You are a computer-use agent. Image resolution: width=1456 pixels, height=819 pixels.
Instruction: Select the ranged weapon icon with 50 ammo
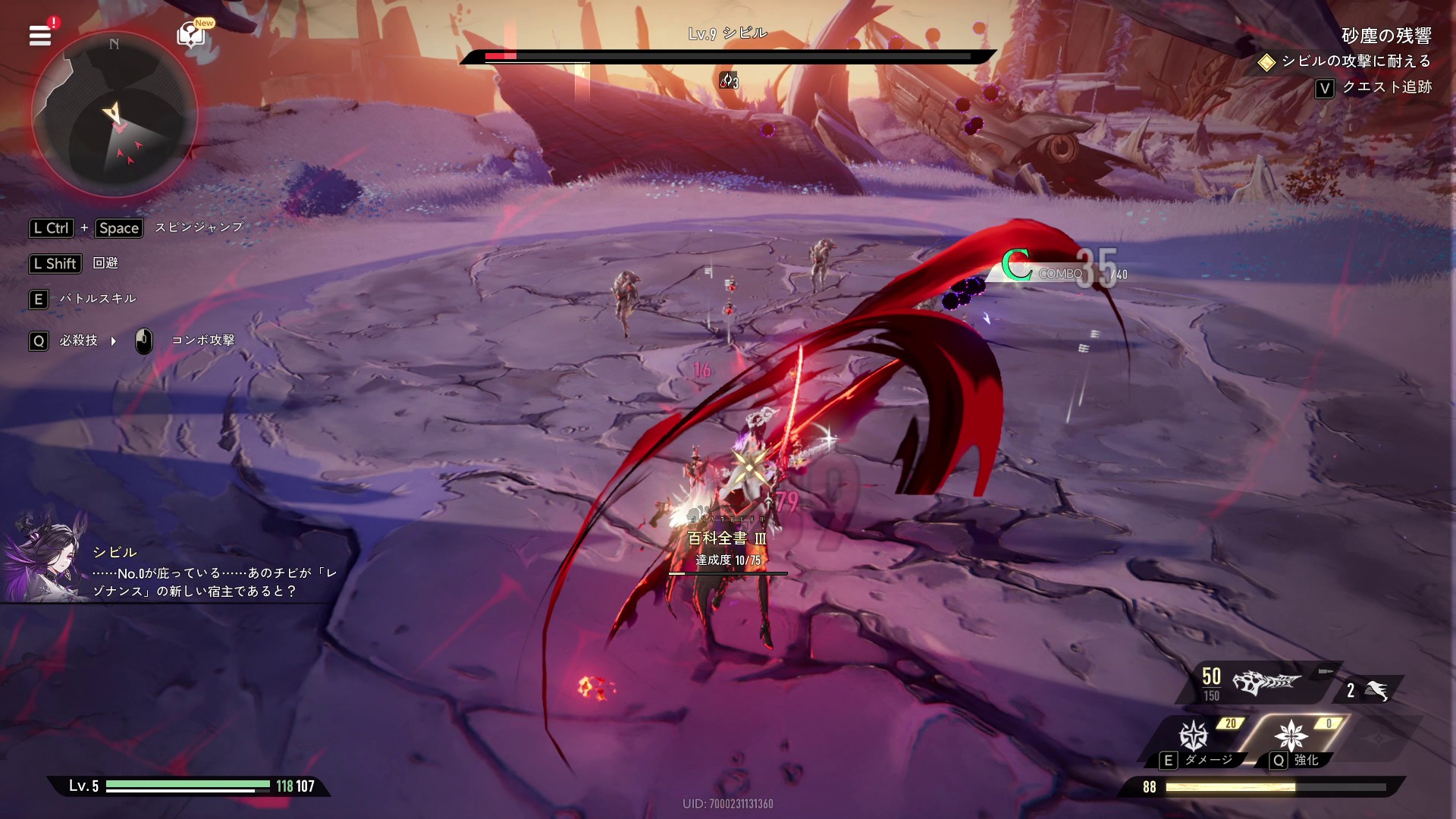1266,683
